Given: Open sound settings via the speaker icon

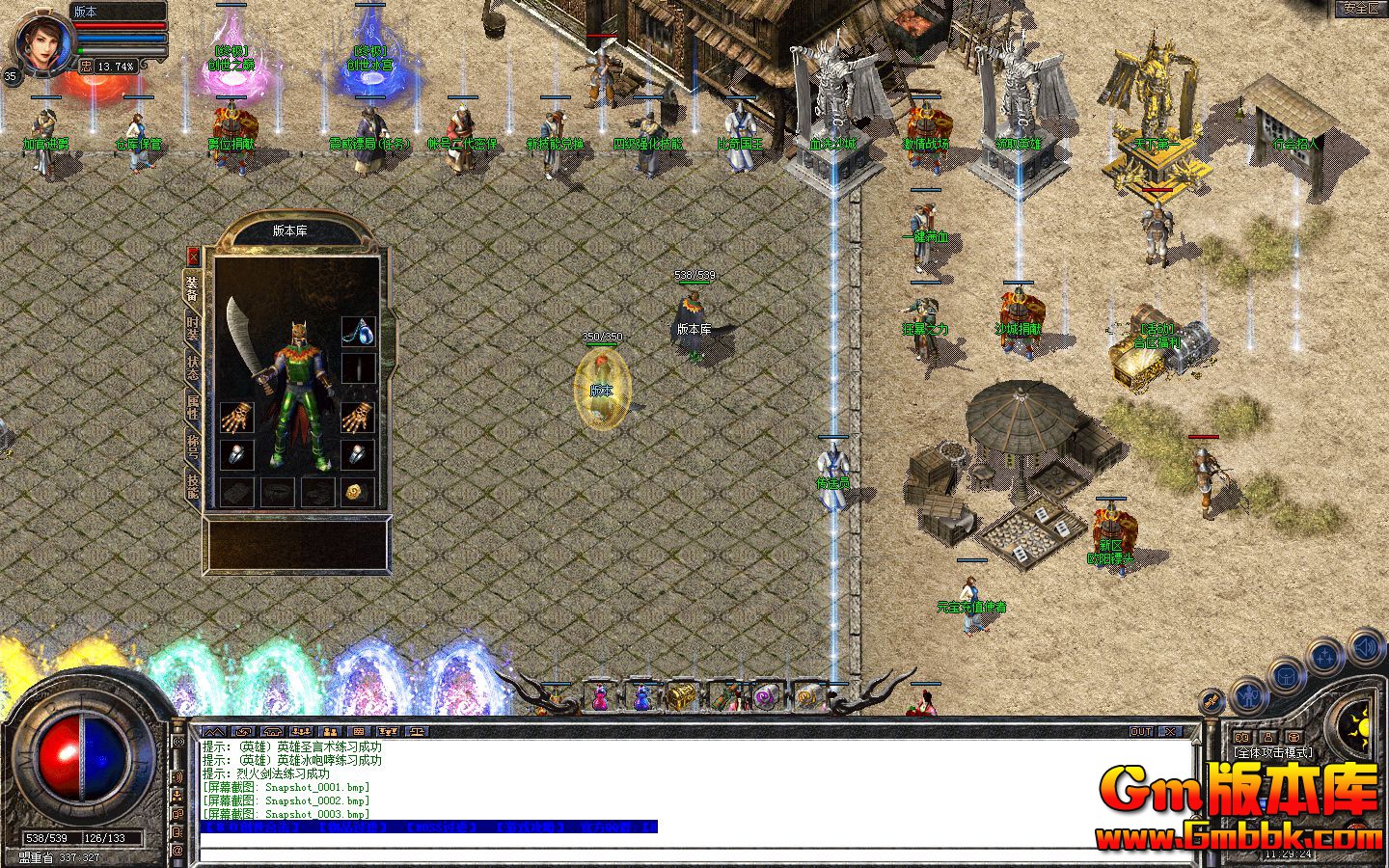Looking at the screenshot, I should [1364, 645].
